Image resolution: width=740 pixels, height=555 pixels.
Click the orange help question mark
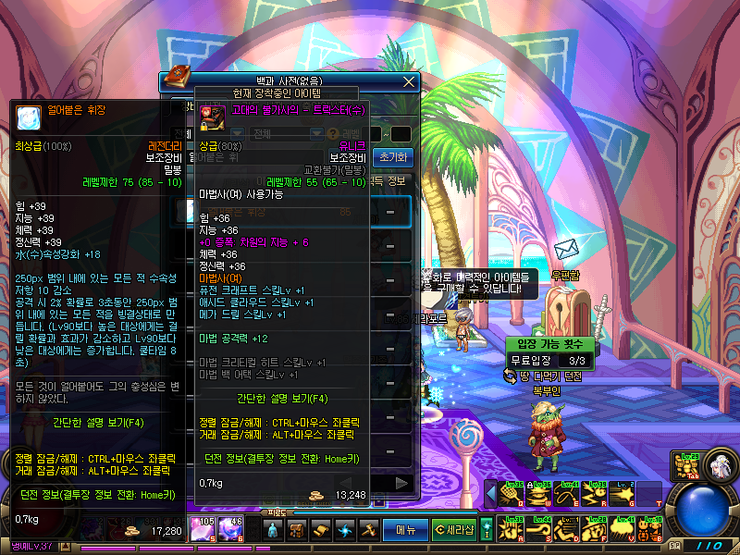pos(333,134)
